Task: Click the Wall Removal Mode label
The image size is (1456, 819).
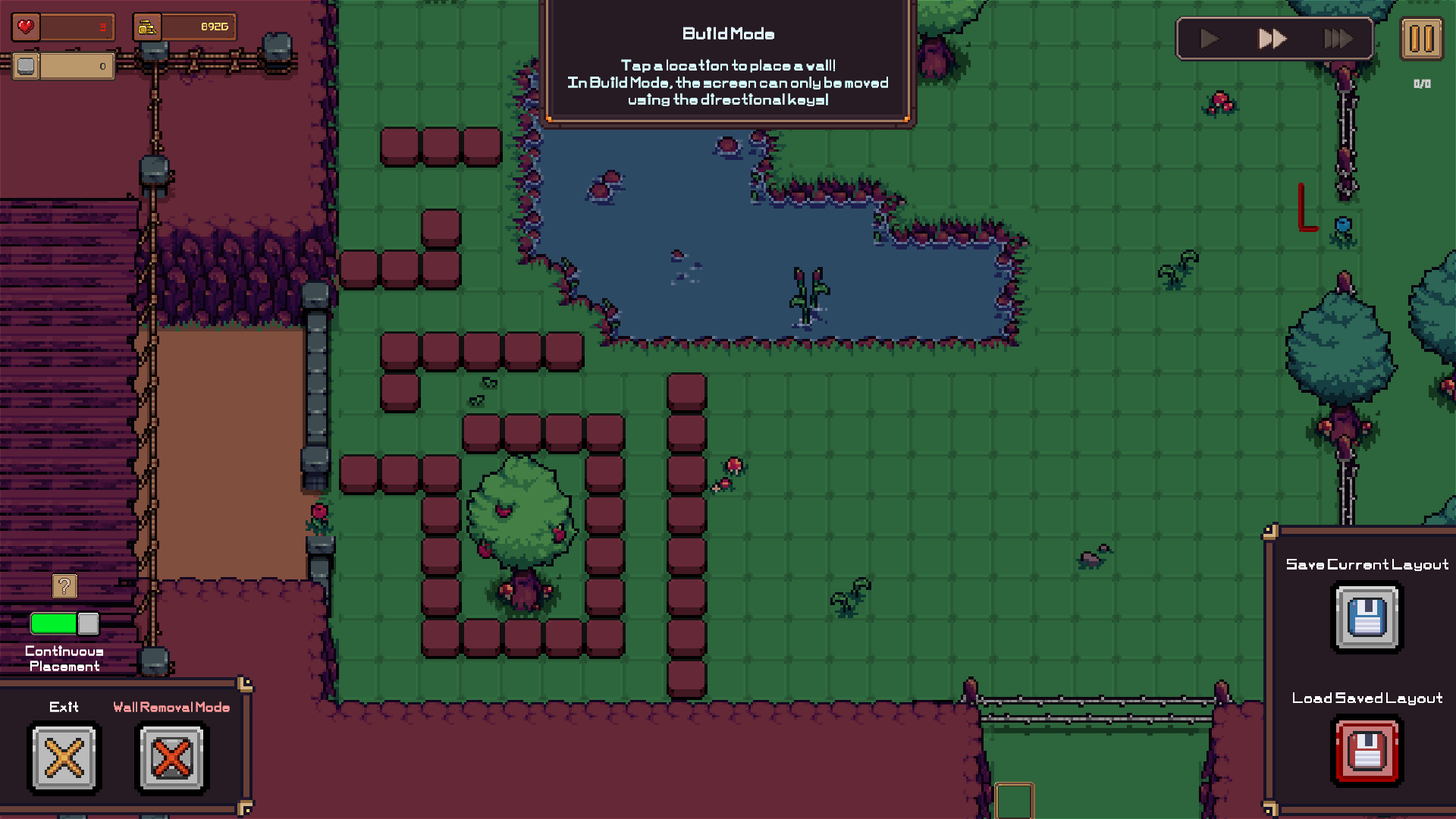Action: click(x=171, y=708)
